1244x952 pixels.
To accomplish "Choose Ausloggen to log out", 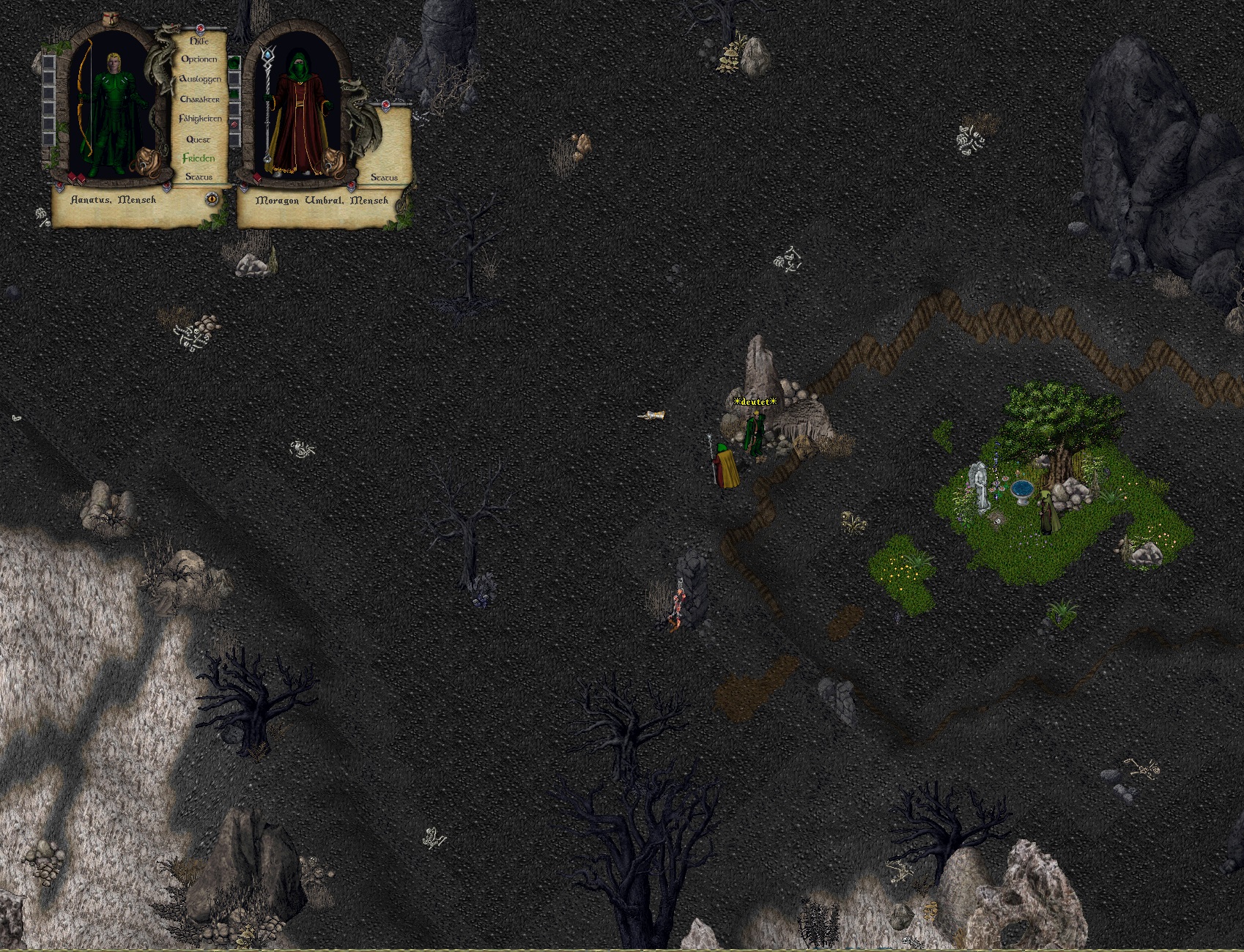I will [200, 79].
